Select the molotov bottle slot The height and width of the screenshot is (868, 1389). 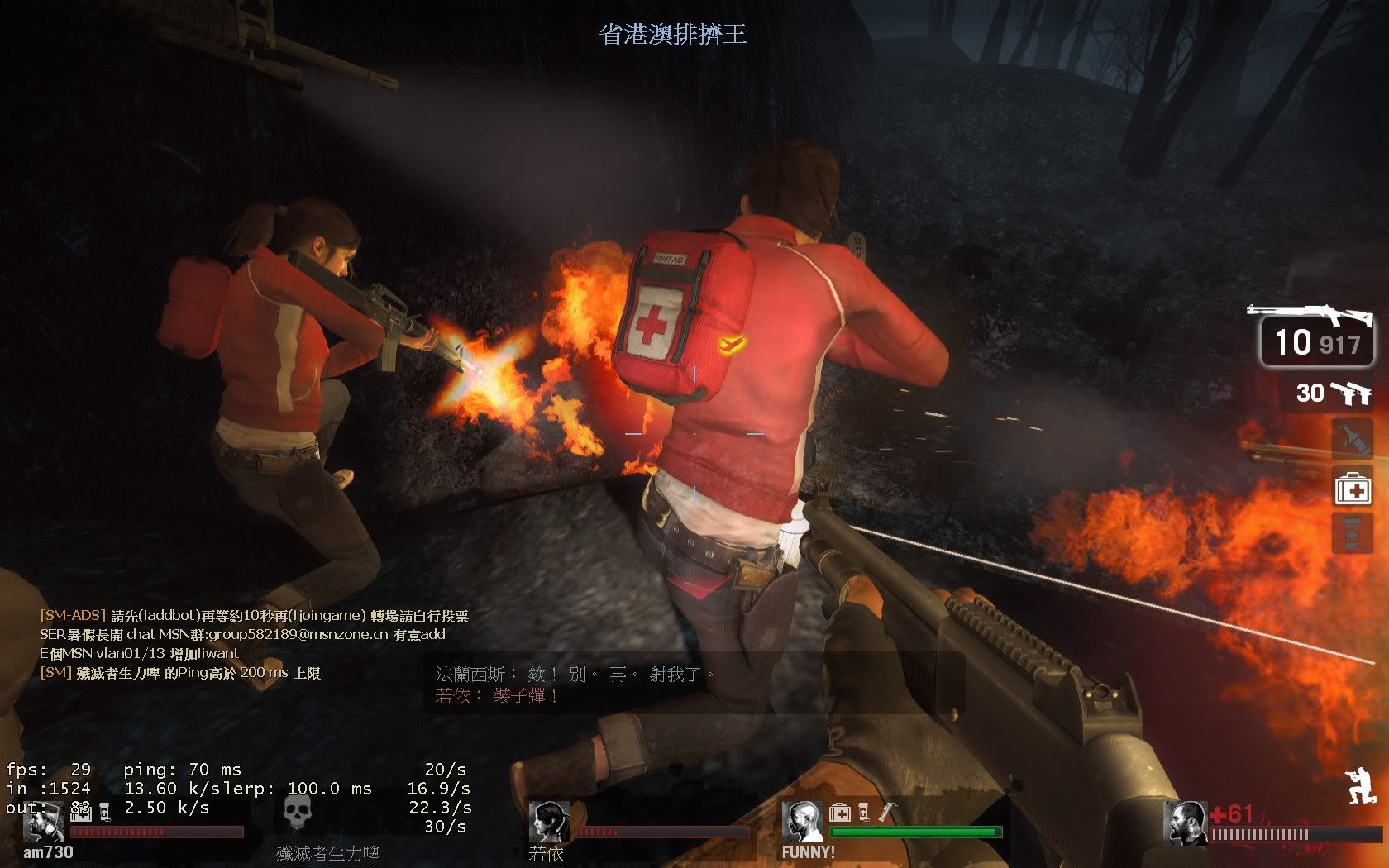point(1352,438)
